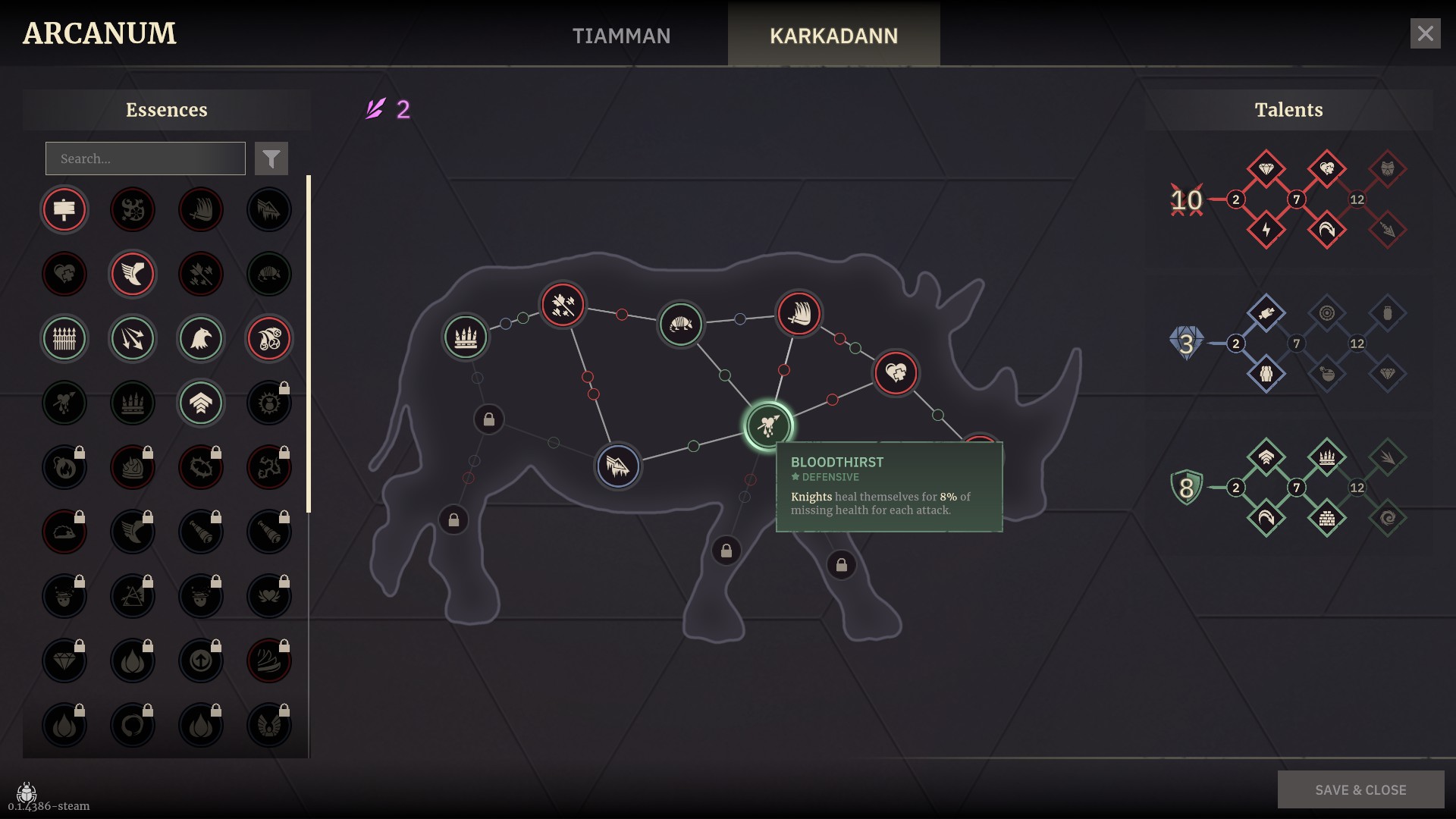Click the bug report beetle icon
Viewport: 1456px width, 819px height.
[27, 792]
